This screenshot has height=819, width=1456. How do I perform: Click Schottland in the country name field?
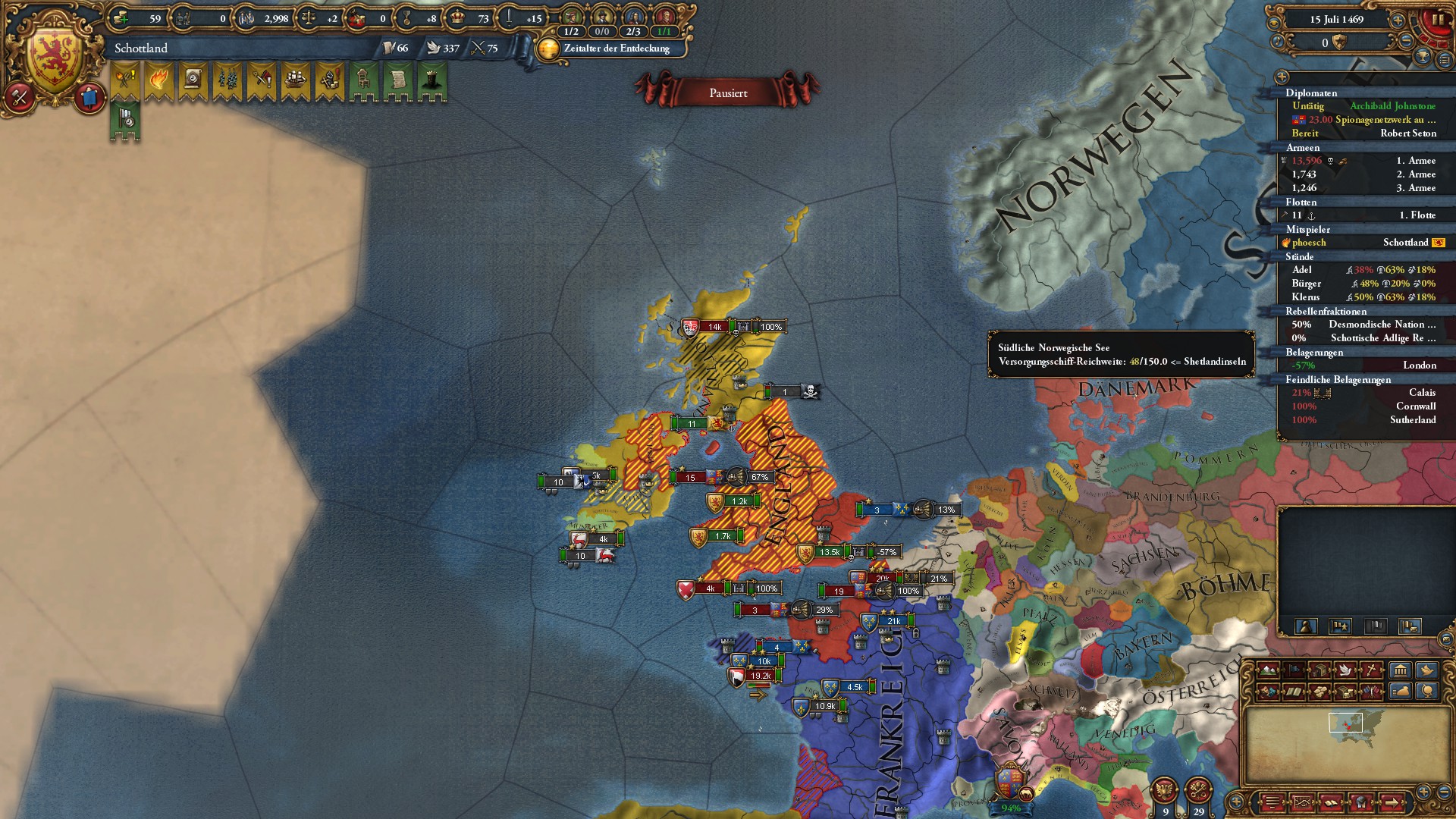click(x=140, y=48)
